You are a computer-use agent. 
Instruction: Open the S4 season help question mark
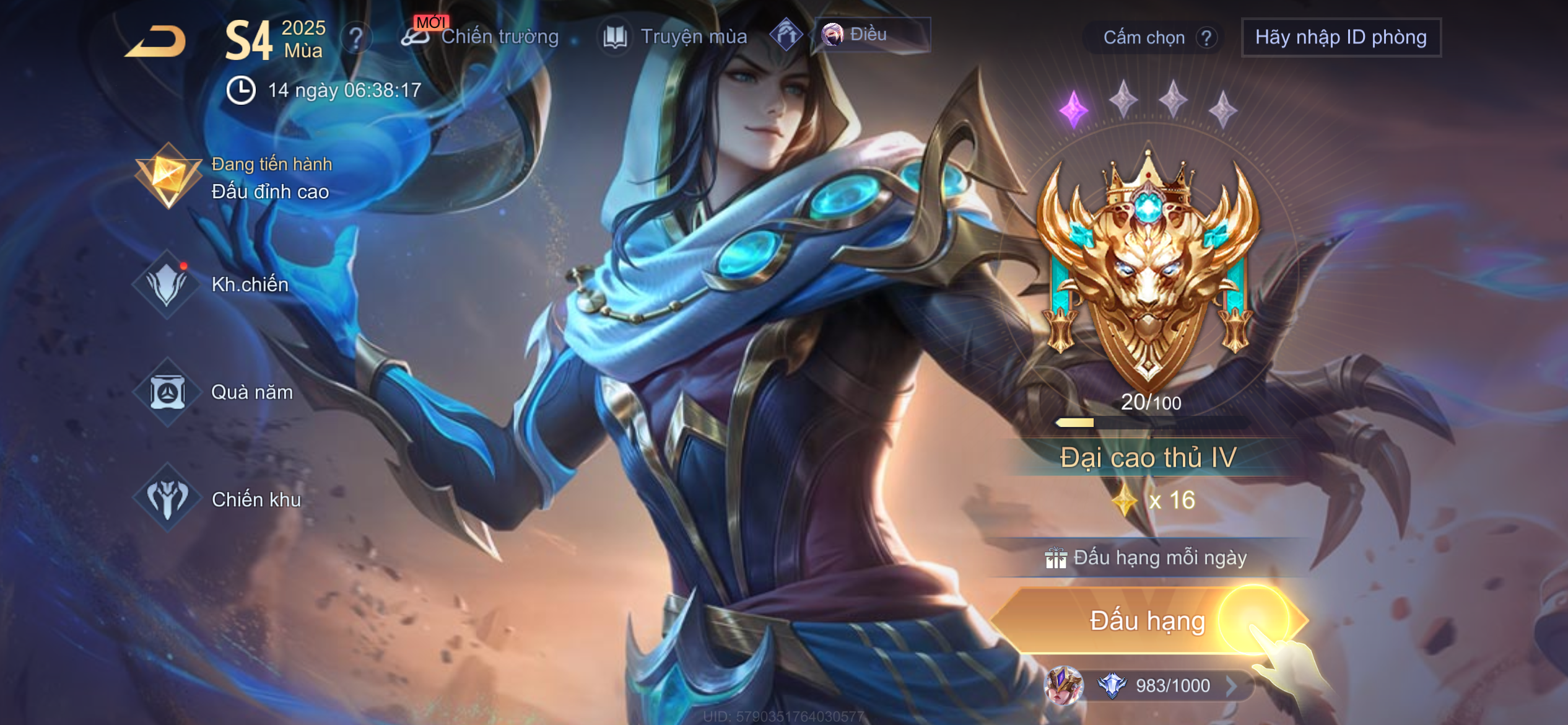356,38
